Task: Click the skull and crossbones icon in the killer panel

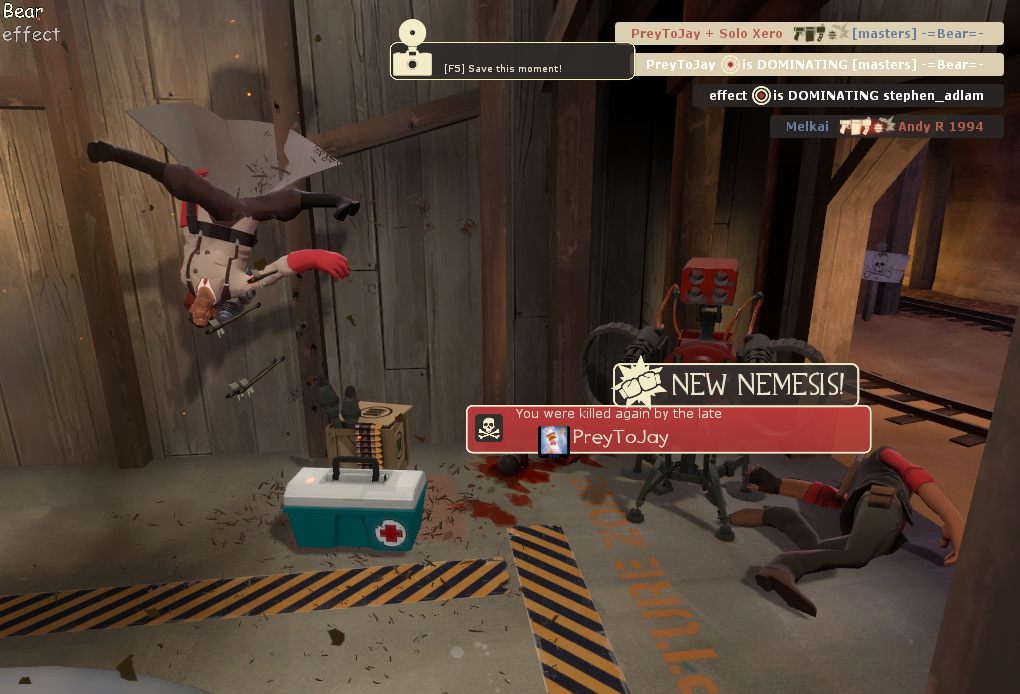Action: pyautogui.click(x=489, y=429)
